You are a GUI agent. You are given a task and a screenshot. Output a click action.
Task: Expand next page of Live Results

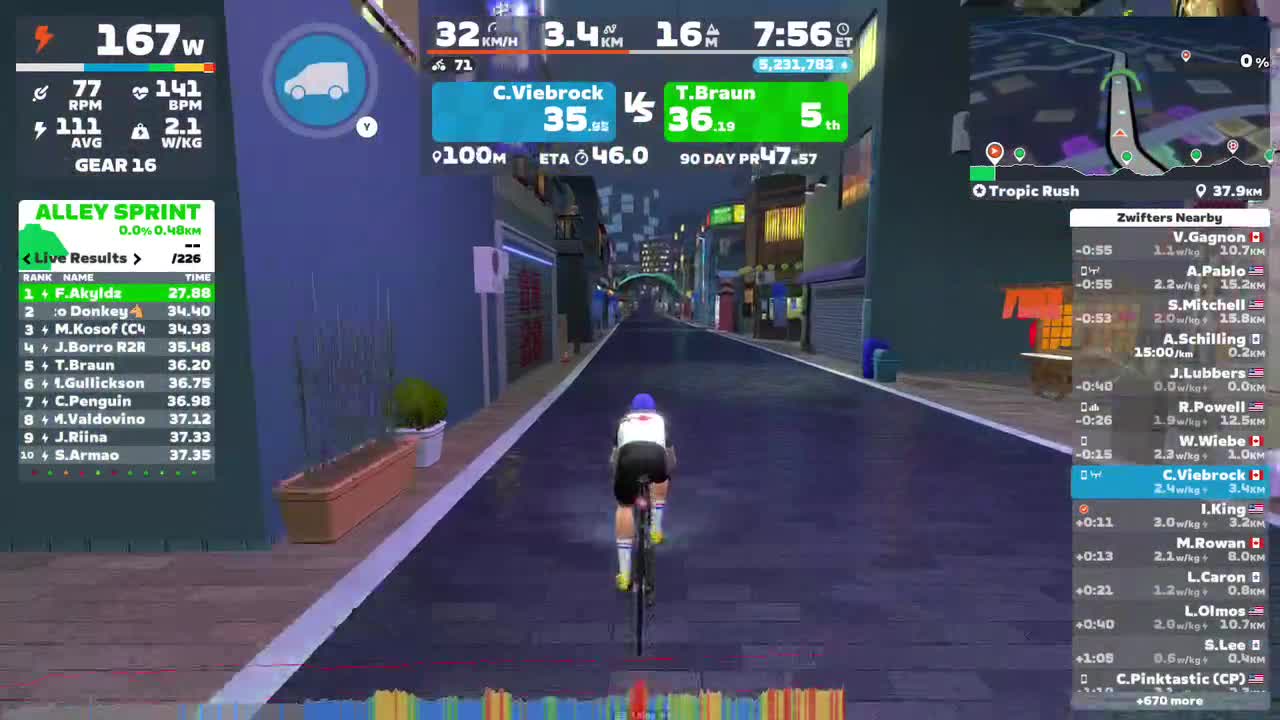[x=137, y=258]
